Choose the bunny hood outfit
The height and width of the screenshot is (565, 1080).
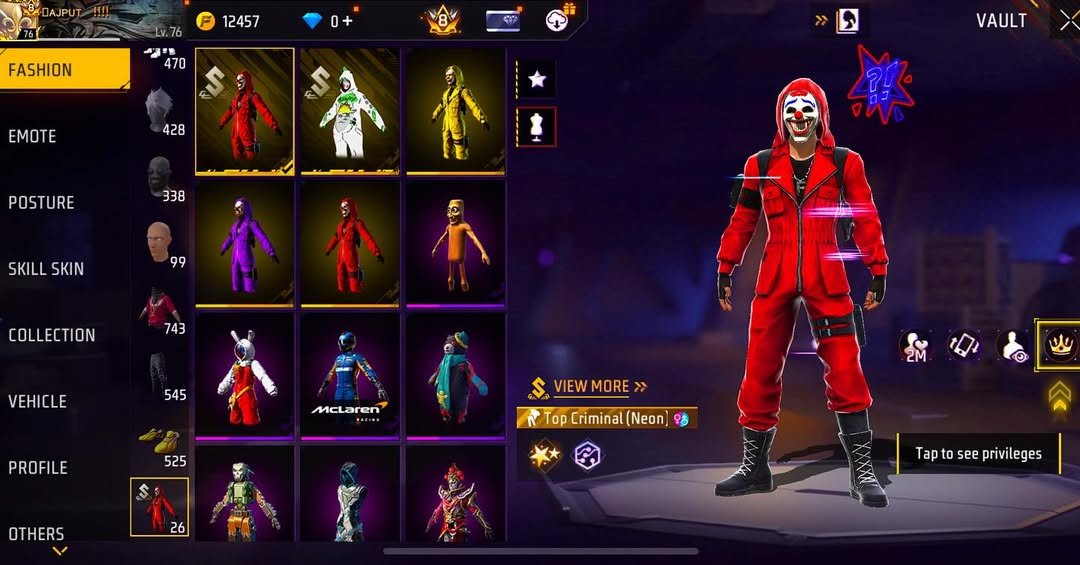click(245, 376)
